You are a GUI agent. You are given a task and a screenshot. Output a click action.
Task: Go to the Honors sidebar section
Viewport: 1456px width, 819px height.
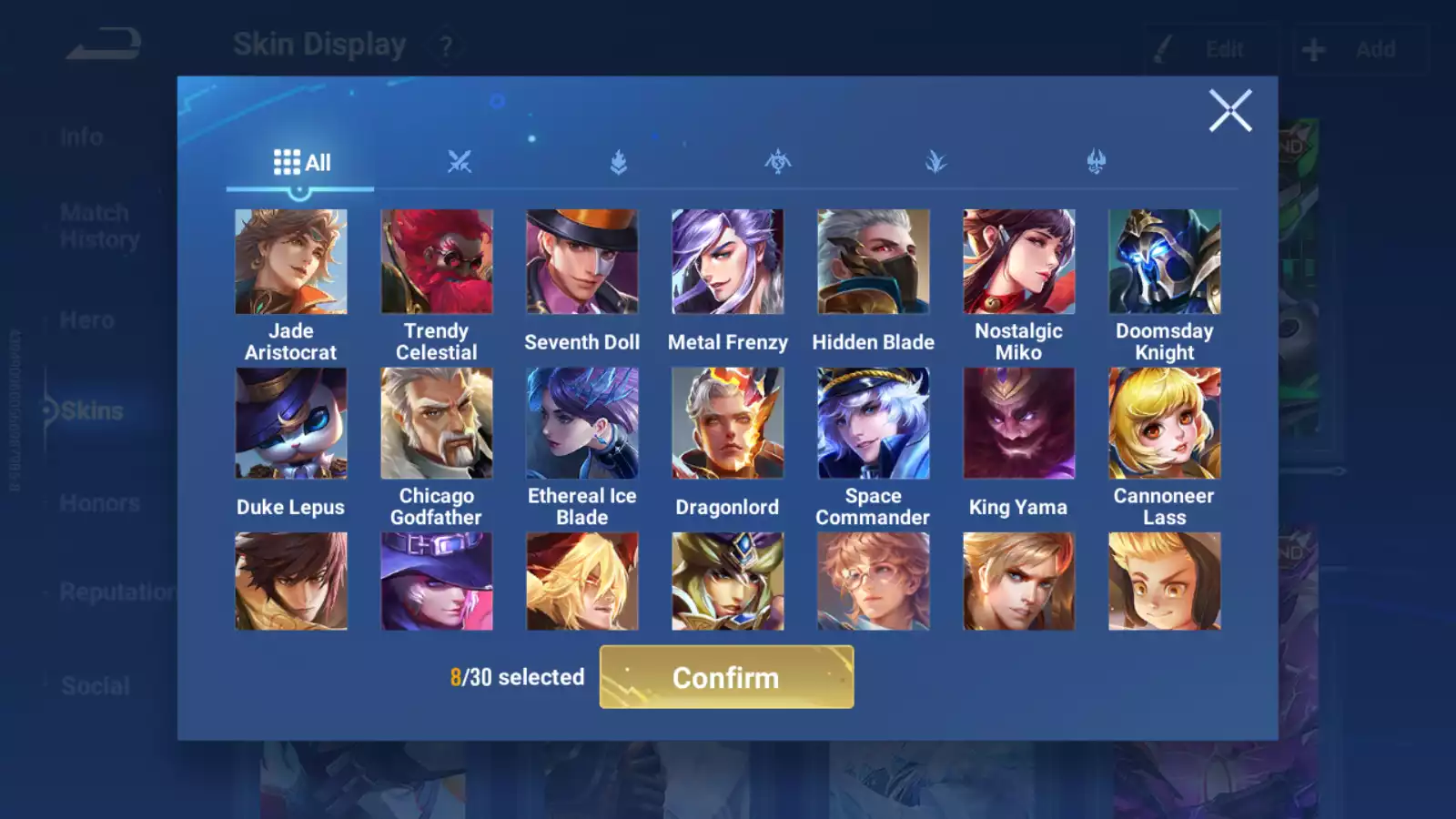click(98, 502)
